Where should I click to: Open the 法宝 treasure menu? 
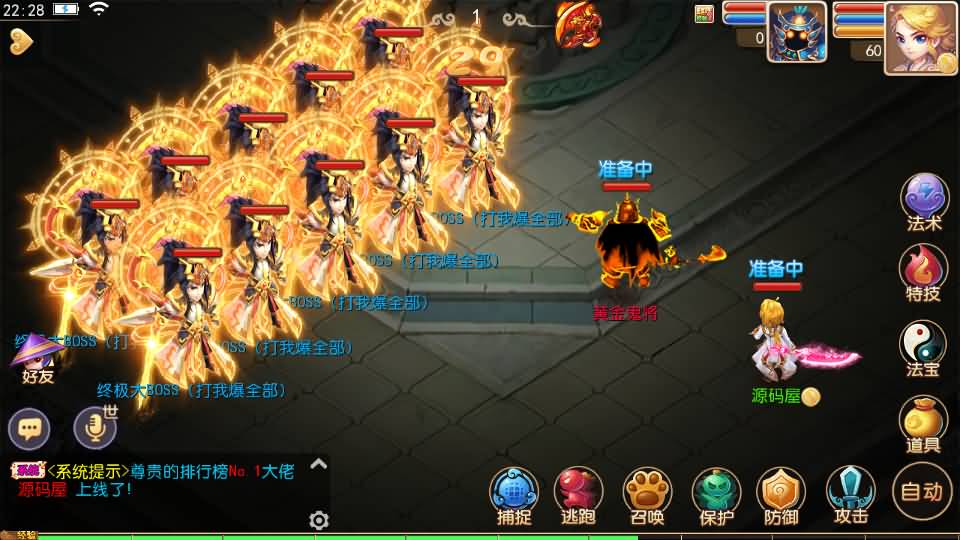click(924, 346)
